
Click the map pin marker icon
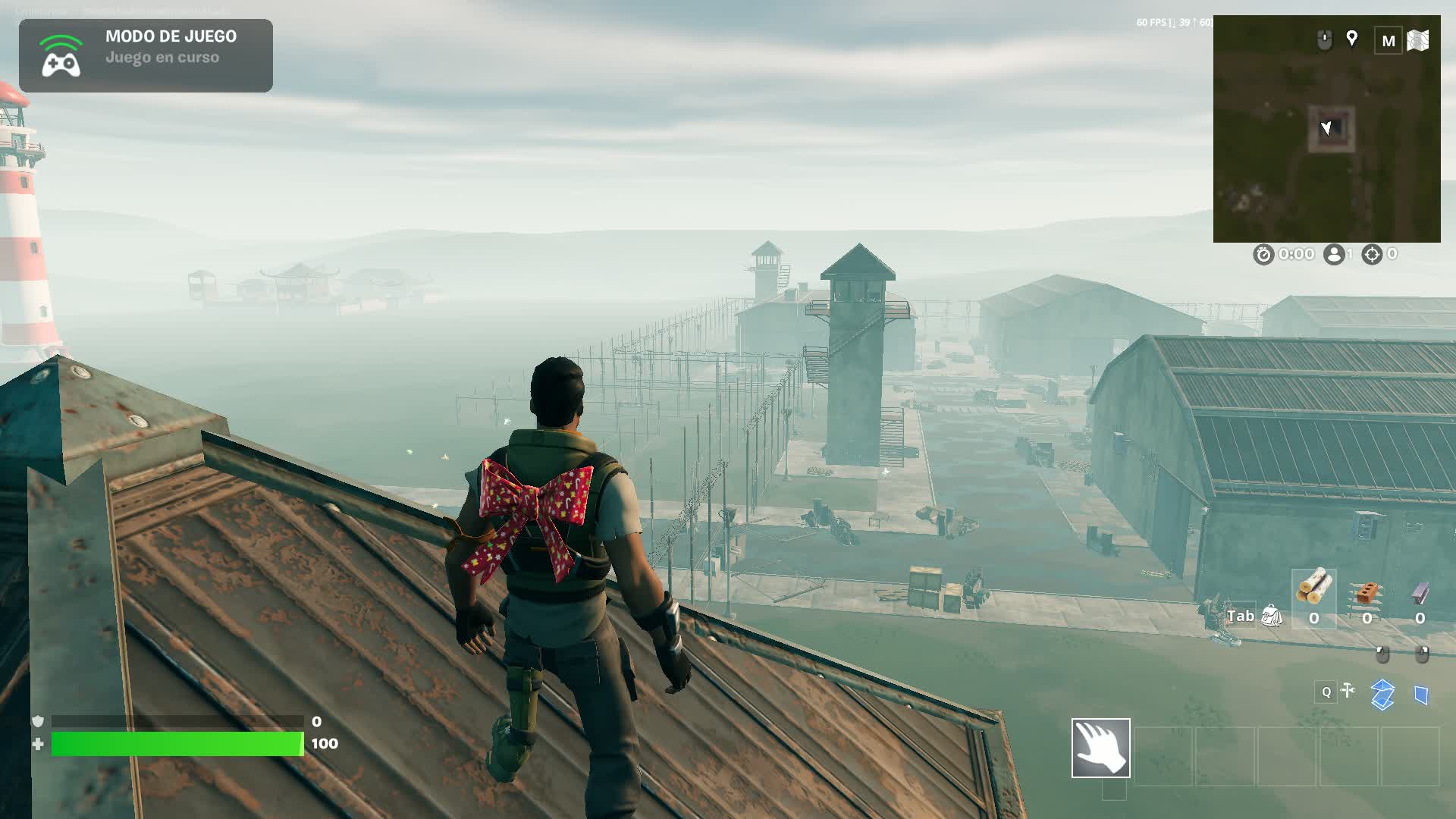coord(1351,39)
